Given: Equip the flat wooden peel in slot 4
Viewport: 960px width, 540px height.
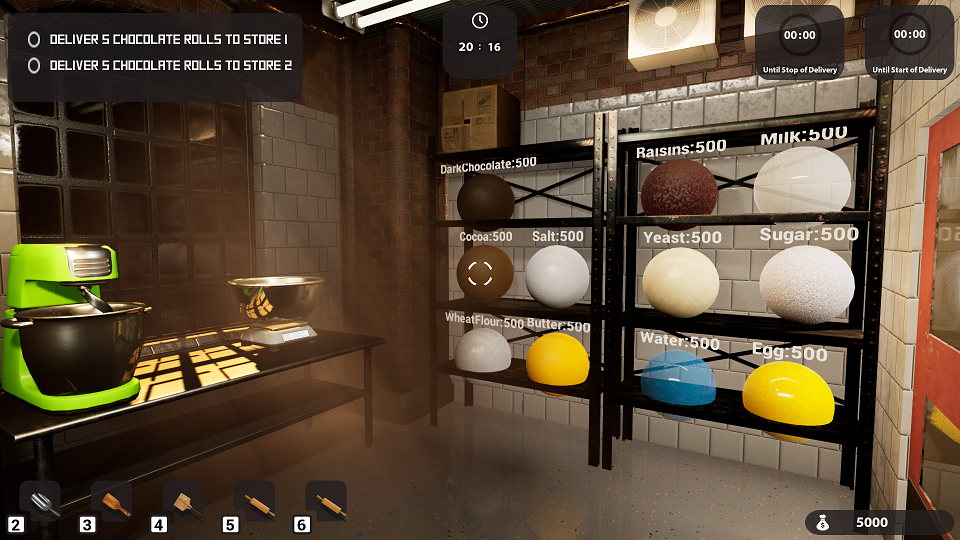Looking at the screenshot, I should click(x=184, y=501).
